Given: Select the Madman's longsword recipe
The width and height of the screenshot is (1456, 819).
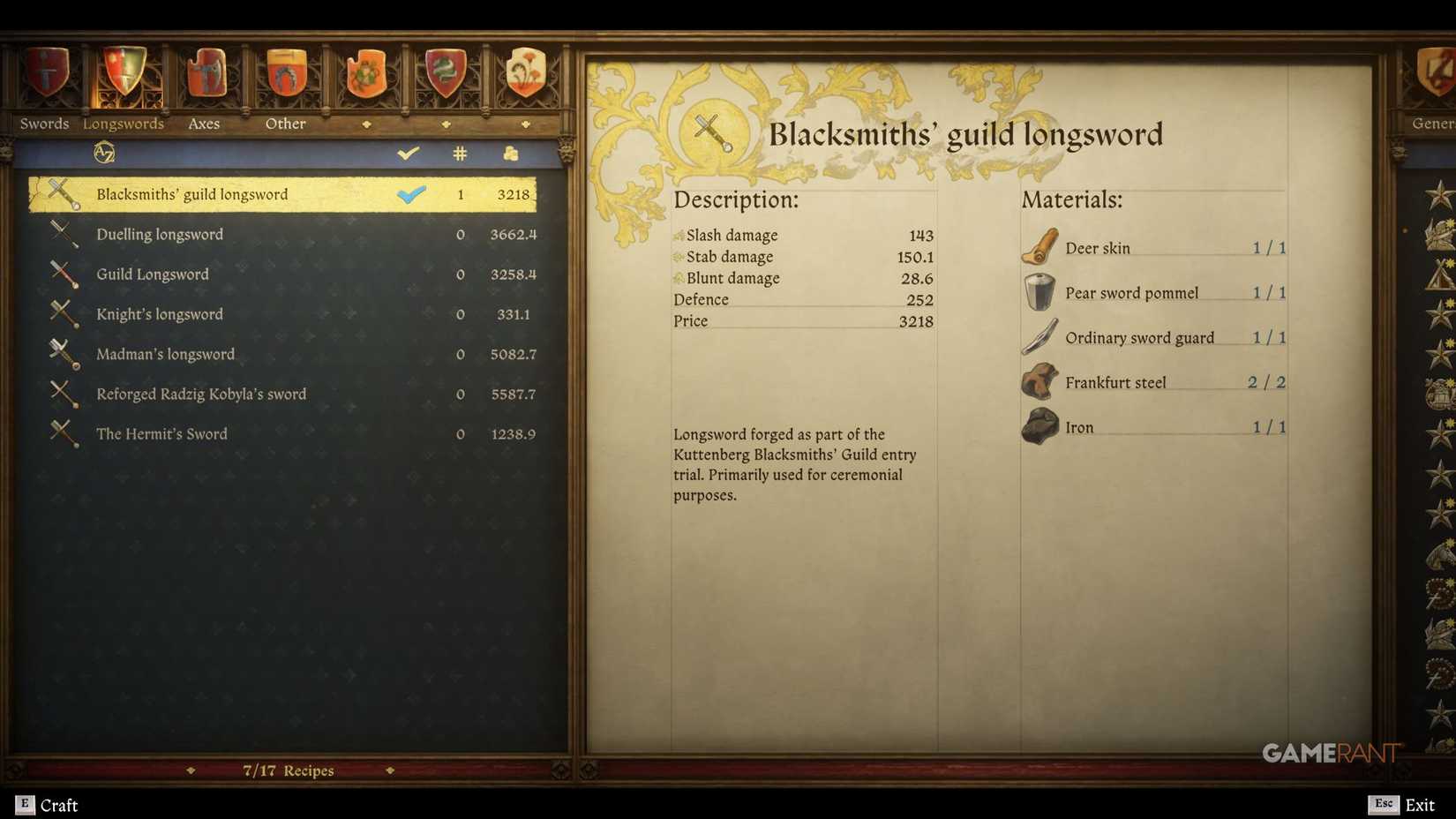Looking at the screenshot, I should 164,354.
